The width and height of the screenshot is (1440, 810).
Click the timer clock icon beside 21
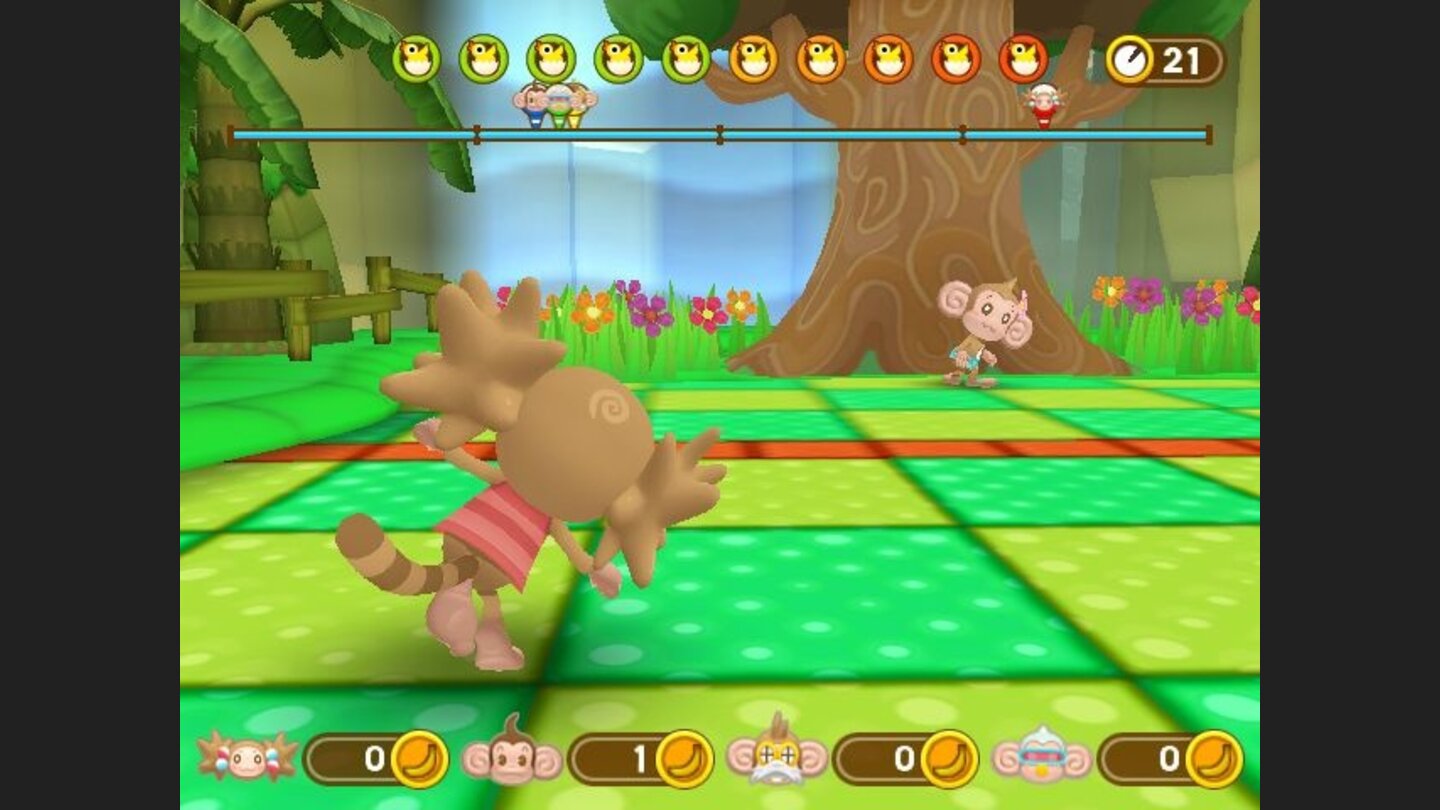(1128, 57)
